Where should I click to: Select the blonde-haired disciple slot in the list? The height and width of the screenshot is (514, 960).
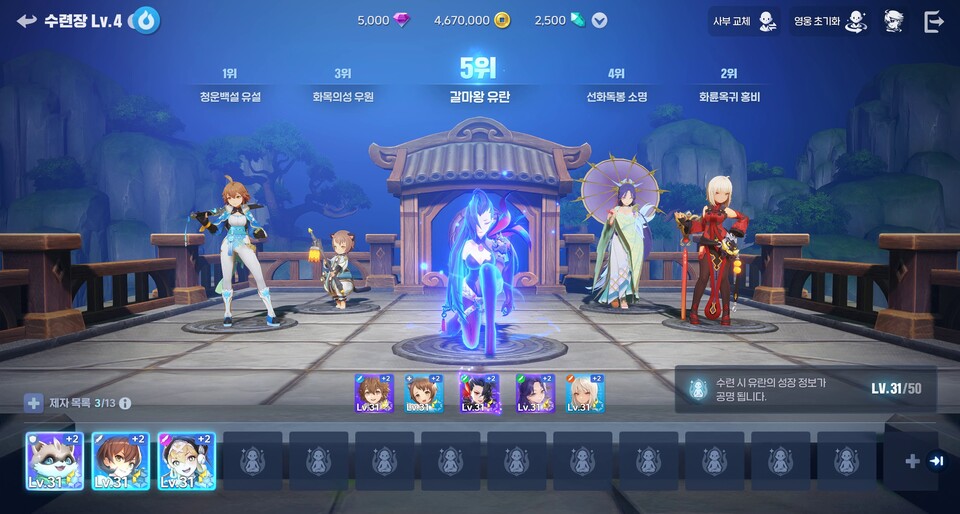point(186,462)
